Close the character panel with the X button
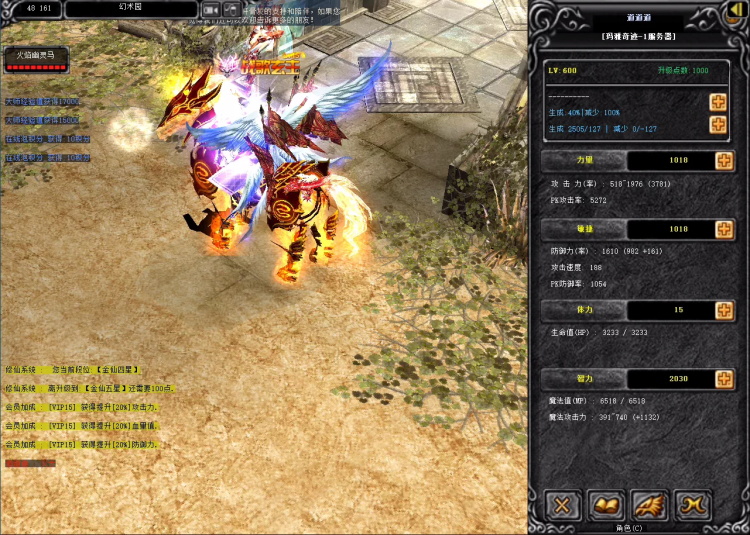 coord(564,505)
